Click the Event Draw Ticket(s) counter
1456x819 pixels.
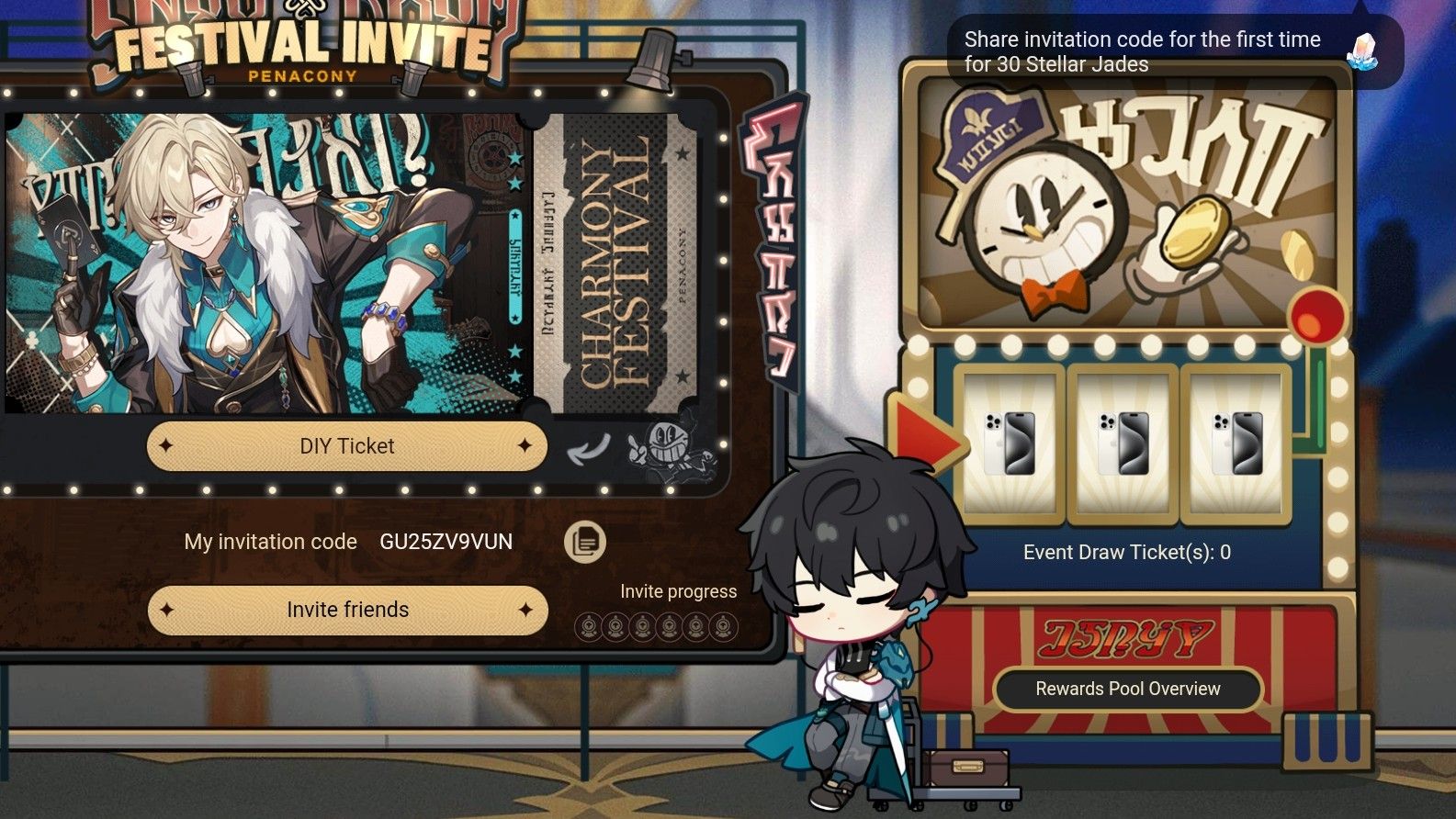[1128, 552]
